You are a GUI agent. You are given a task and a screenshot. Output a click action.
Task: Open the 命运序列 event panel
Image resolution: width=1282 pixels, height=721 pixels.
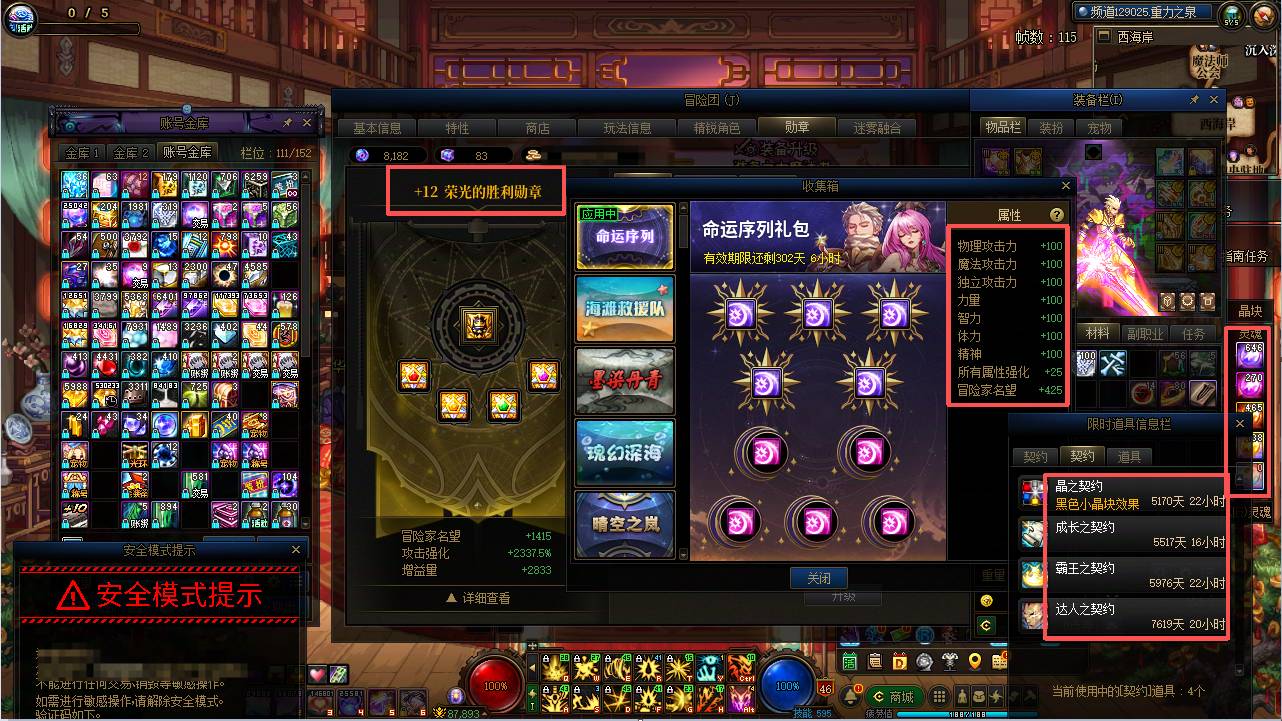[624, 236]
